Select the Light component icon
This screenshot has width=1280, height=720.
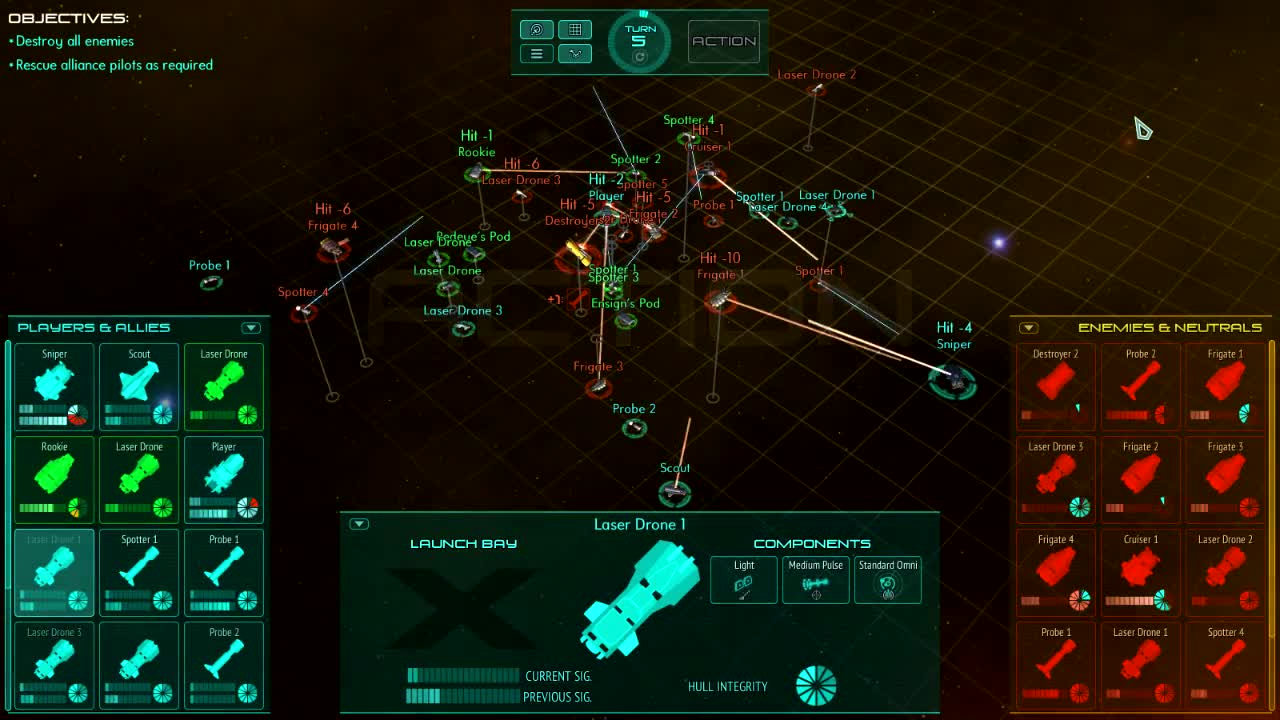click(x=743, y=580)
